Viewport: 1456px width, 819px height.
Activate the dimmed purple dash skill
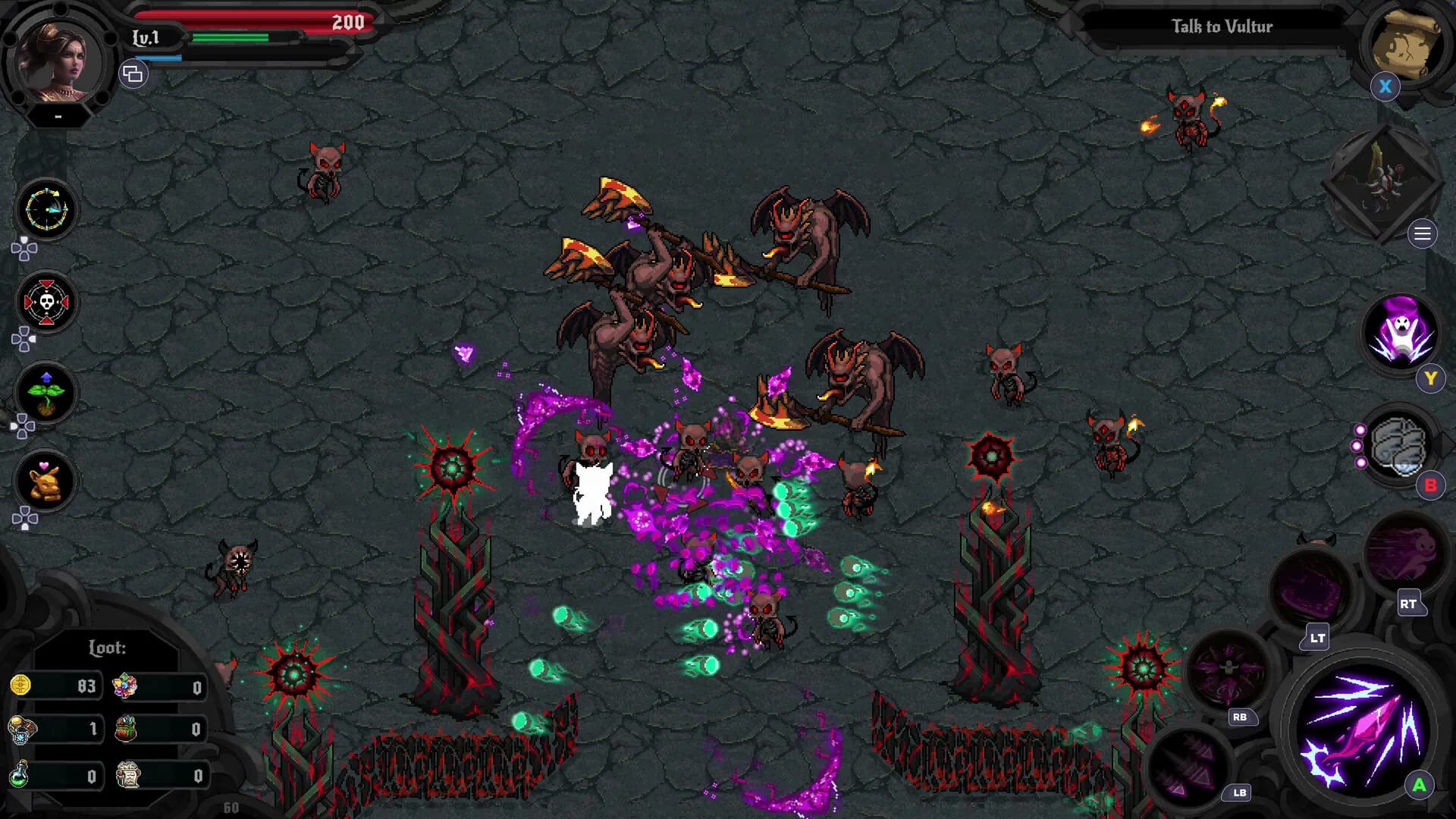pyautogui.click(x=1404, y=552)
